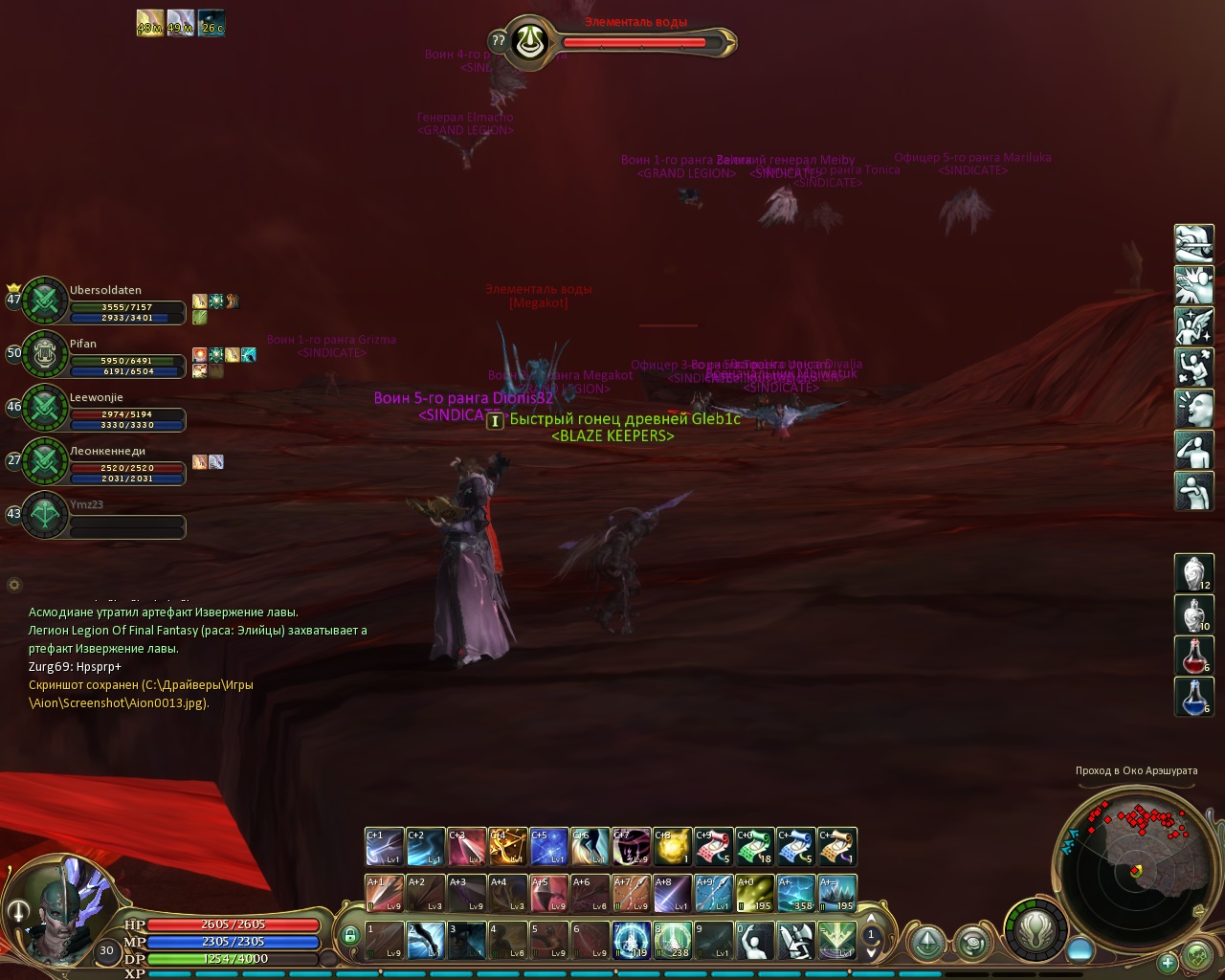Trigger the waving emote in slot 0
The width and height of the screenshot is (1225, 980).
[755, 940]
